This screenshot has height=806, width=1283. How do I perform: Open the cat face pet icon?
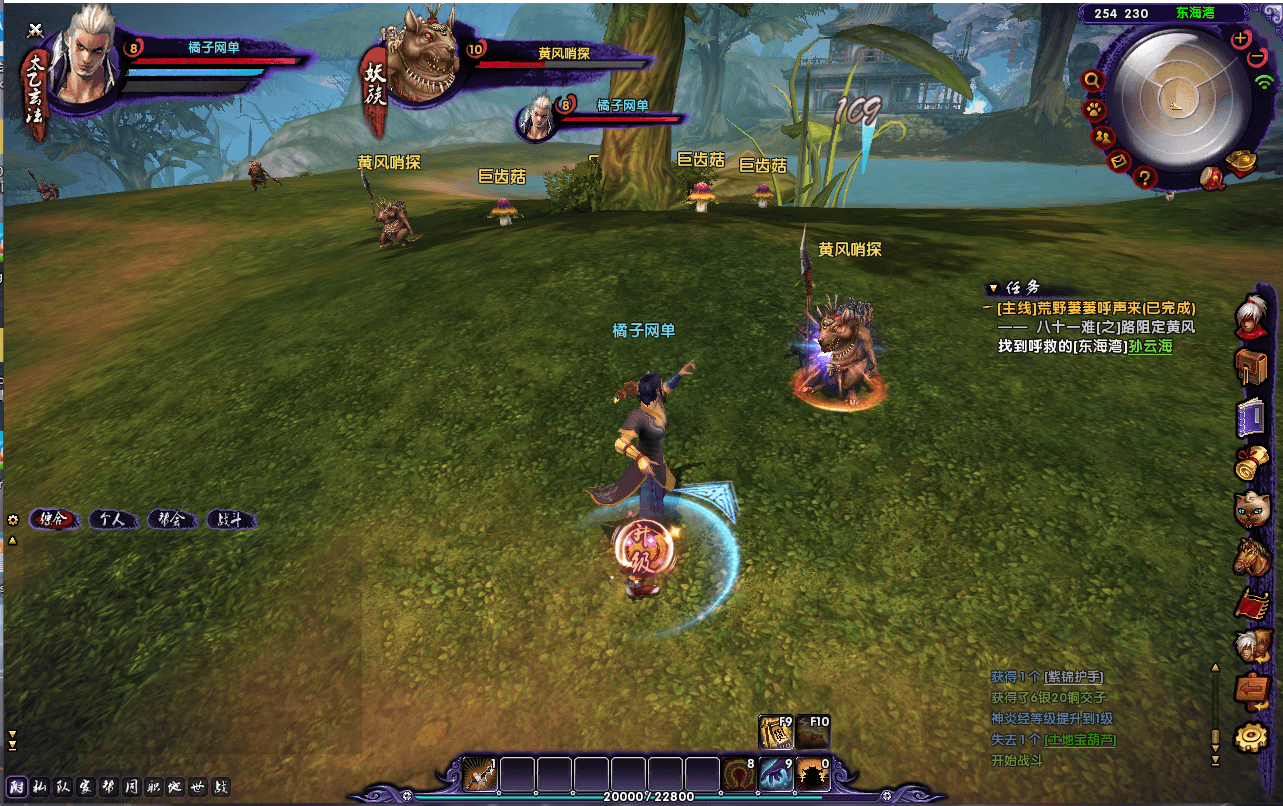pyautogui.click(x=1251, y=509)
